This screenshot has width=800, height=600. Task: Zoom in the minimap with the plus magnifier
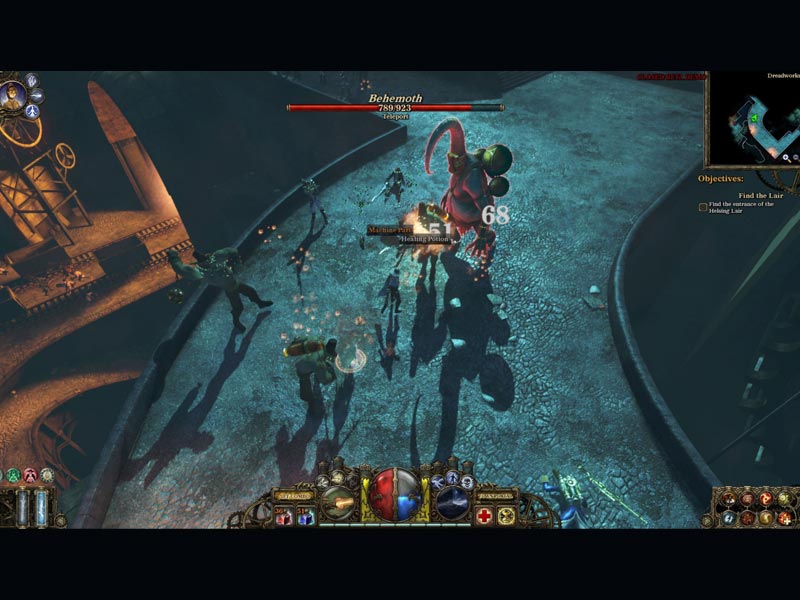787,157
